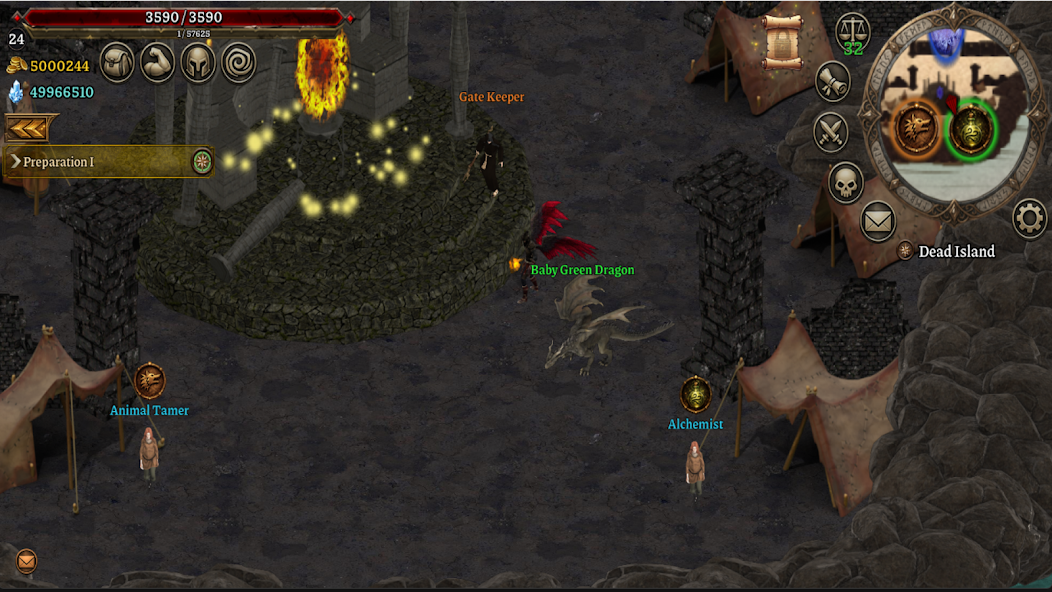Open the mailbox envelope near the minimap
Image resolution: width=1052 pixels, height=592 pixels.
click(x=878, y=221)
